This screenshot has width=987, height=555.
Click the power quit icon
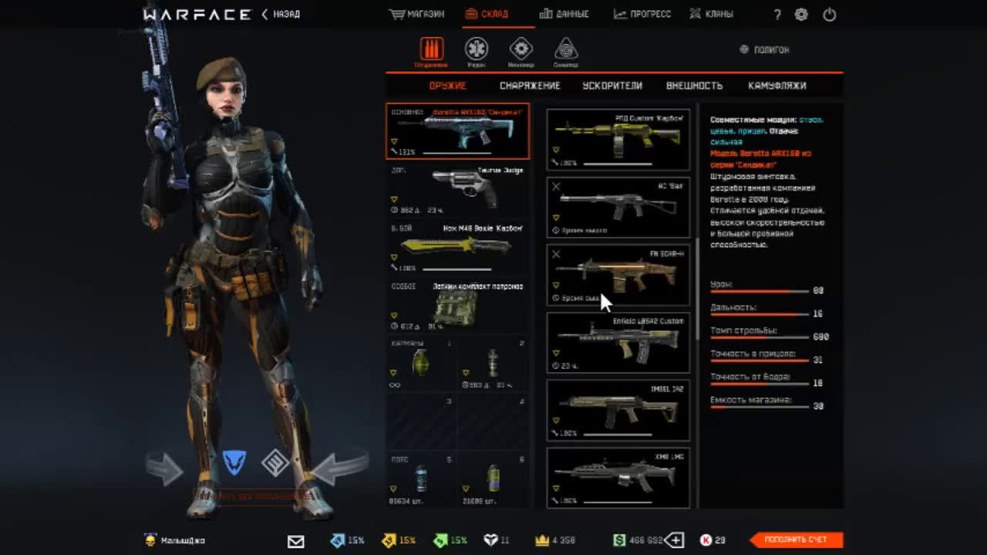point(829,15)
